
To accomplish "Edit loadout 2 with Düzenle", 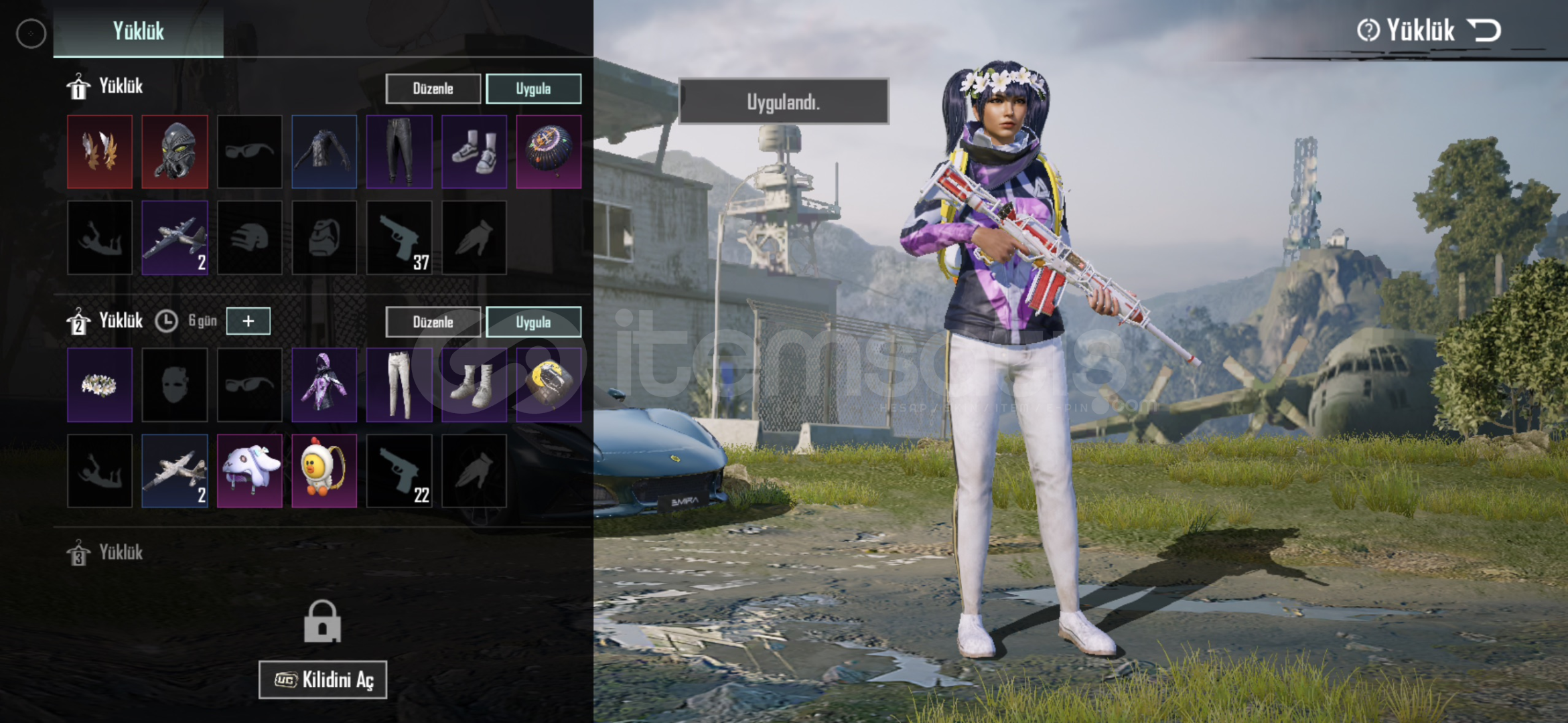I will point(433,322).
